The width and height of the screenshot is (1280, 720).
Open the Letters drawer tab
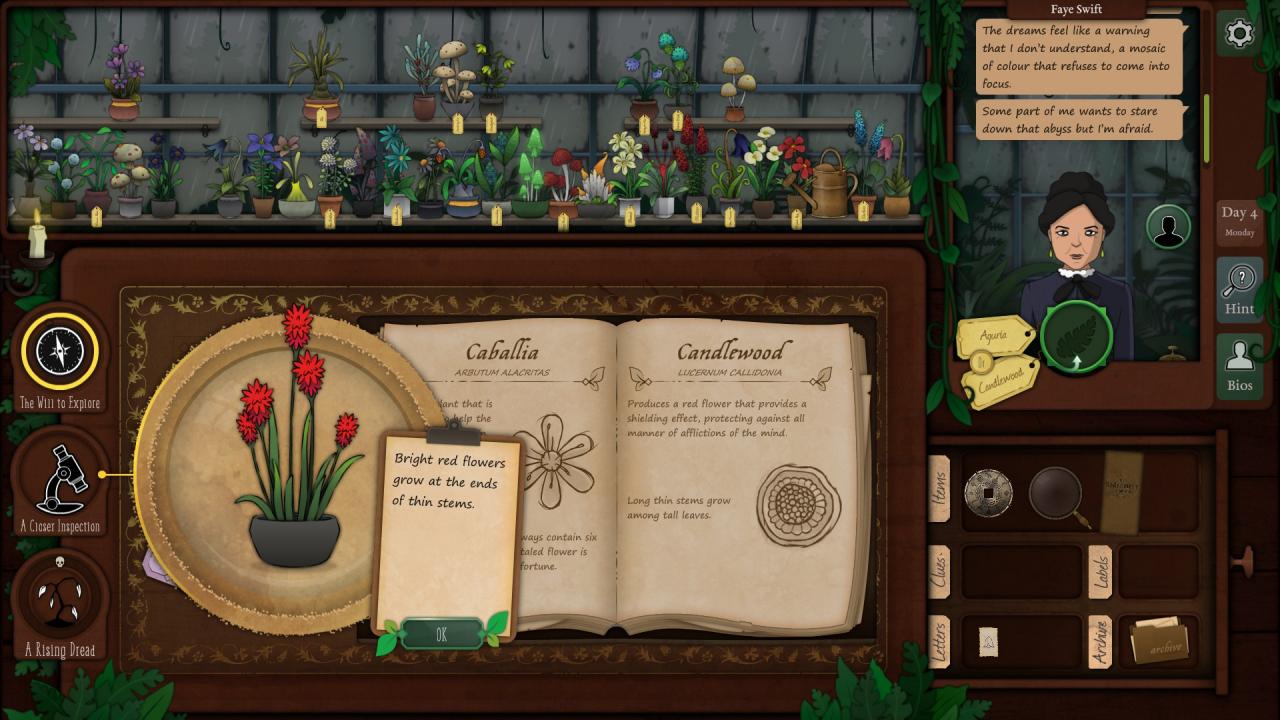point(940,641)
